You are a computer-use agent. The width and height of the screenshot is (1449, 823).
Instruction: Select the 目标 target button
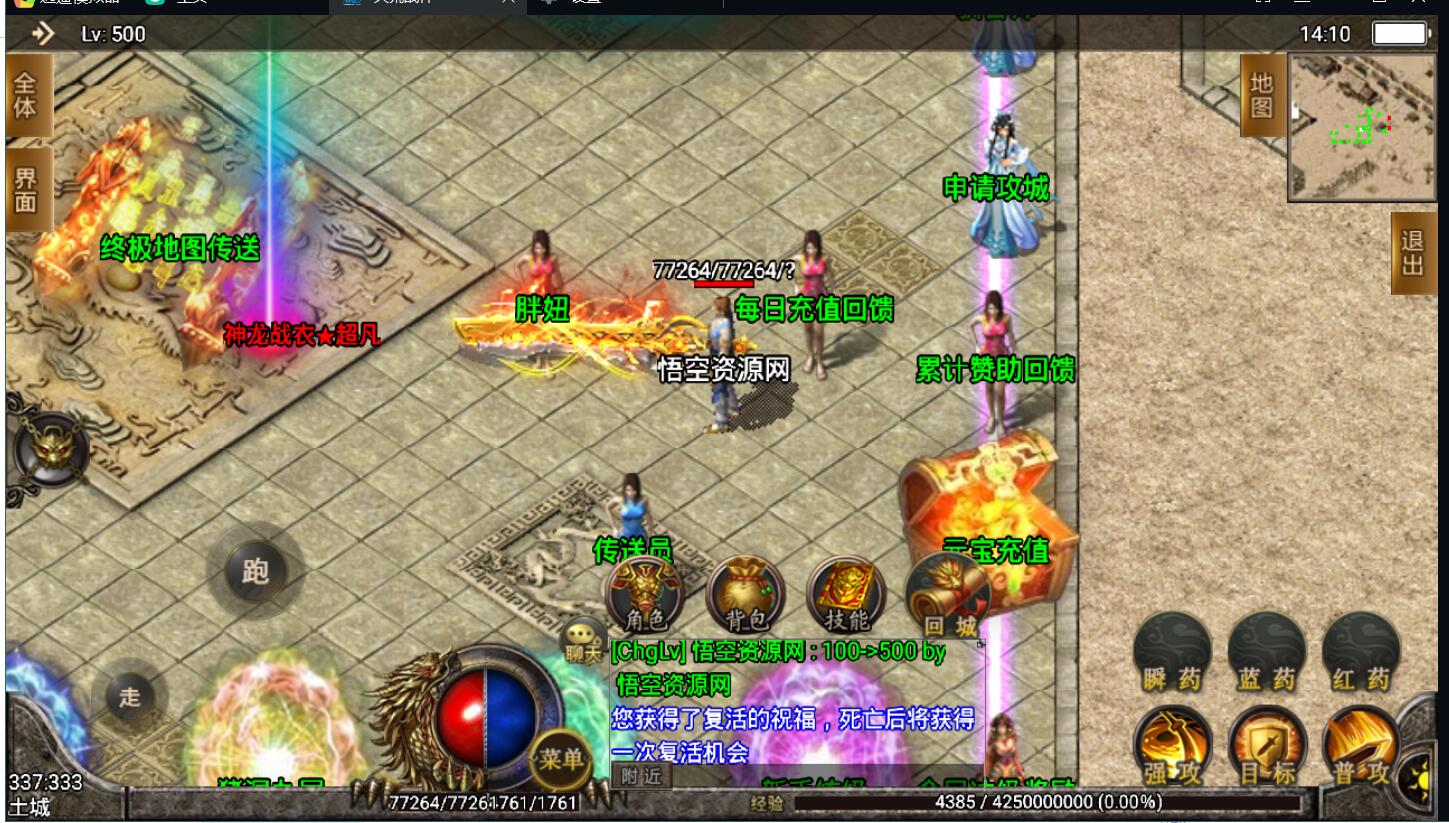[1266, 748]
